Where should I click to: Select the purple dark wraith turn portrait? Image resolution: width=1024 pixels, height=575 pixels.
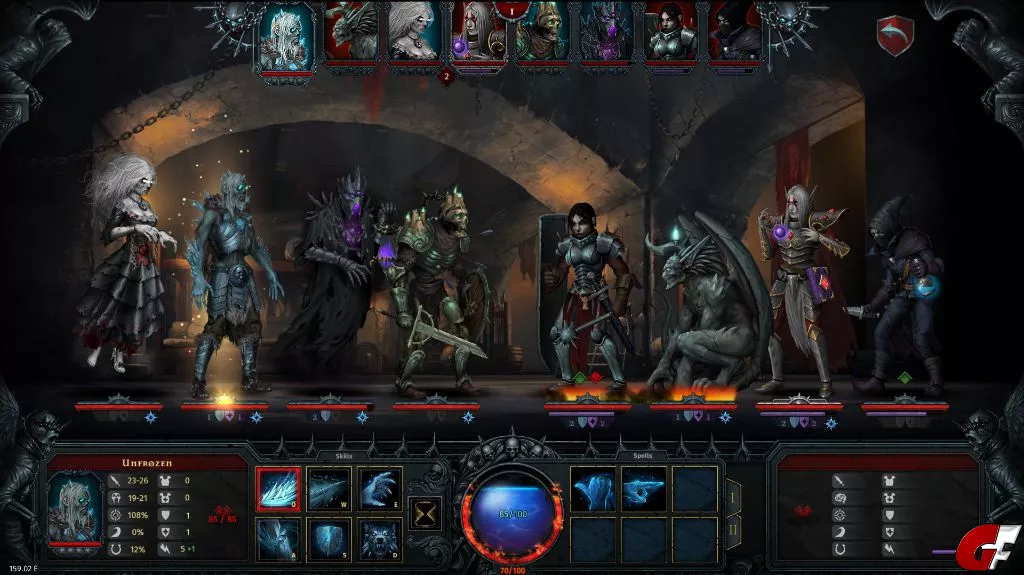(607, 32)
